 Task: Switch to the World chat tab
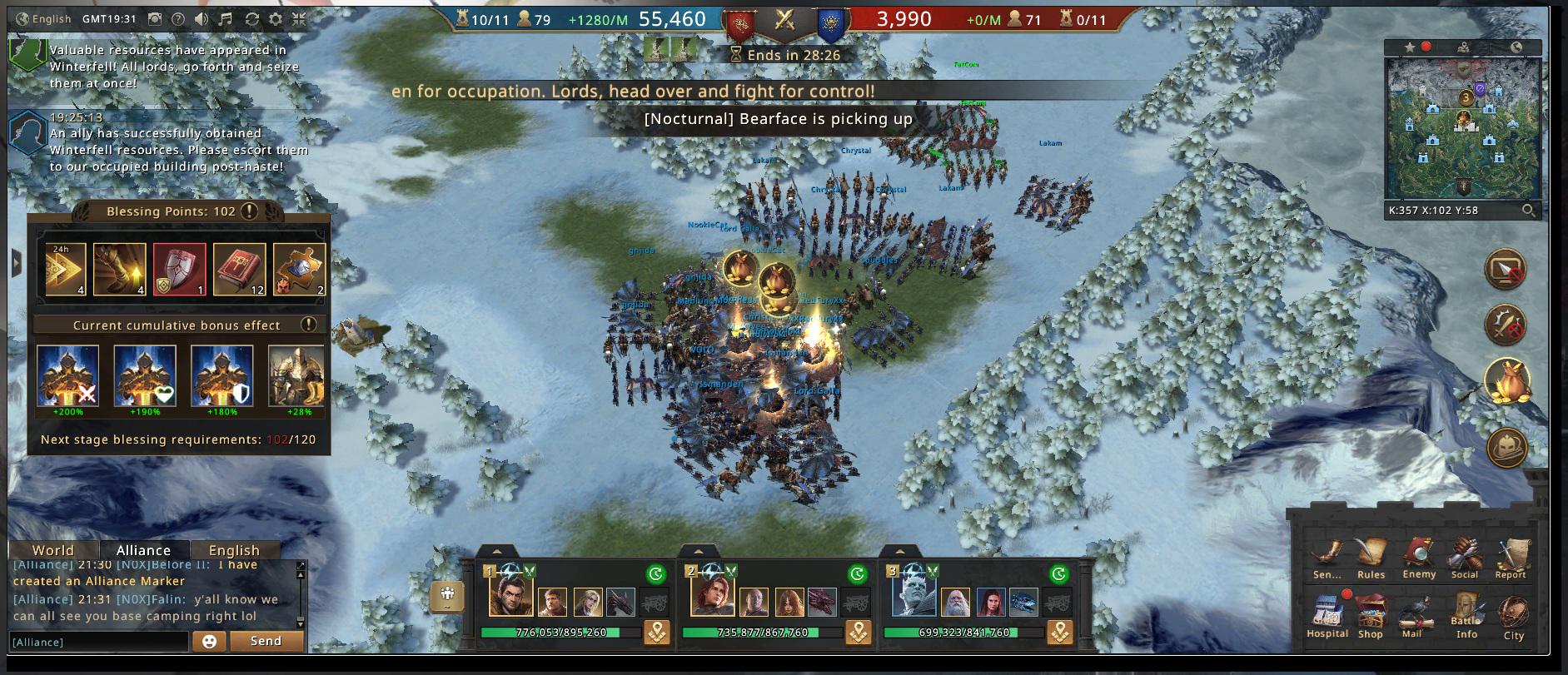tap(53, 550)
